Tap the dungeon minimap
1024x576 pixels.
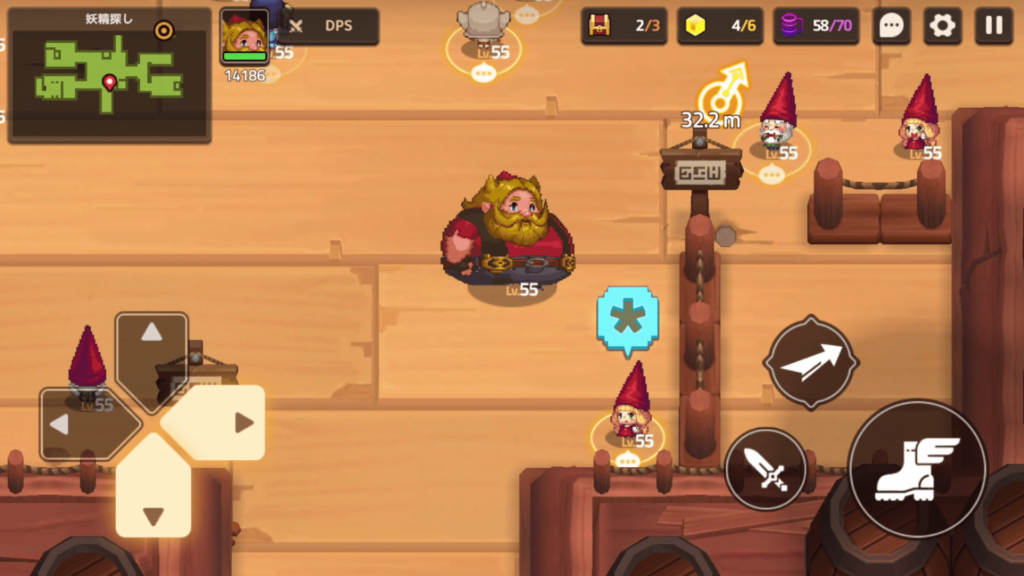(x=109, y=76)
